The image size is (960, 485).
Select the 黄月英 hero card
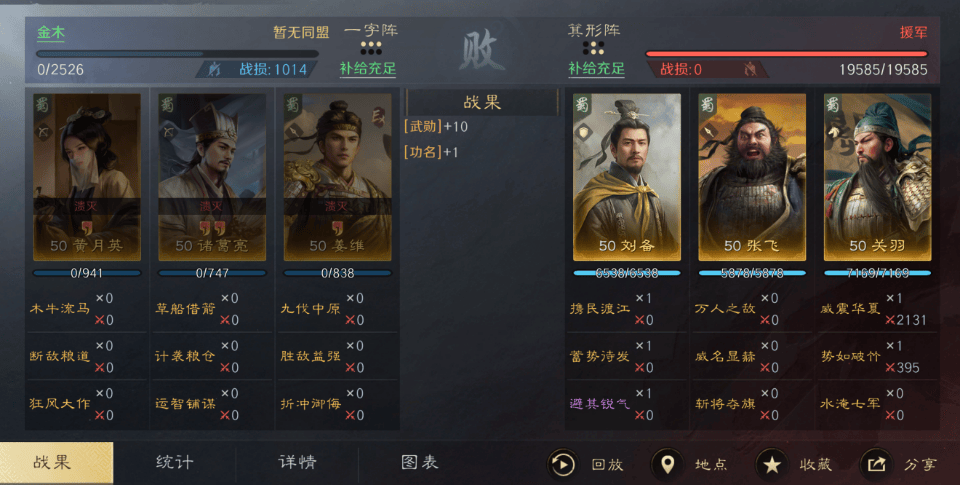(87, 177)
